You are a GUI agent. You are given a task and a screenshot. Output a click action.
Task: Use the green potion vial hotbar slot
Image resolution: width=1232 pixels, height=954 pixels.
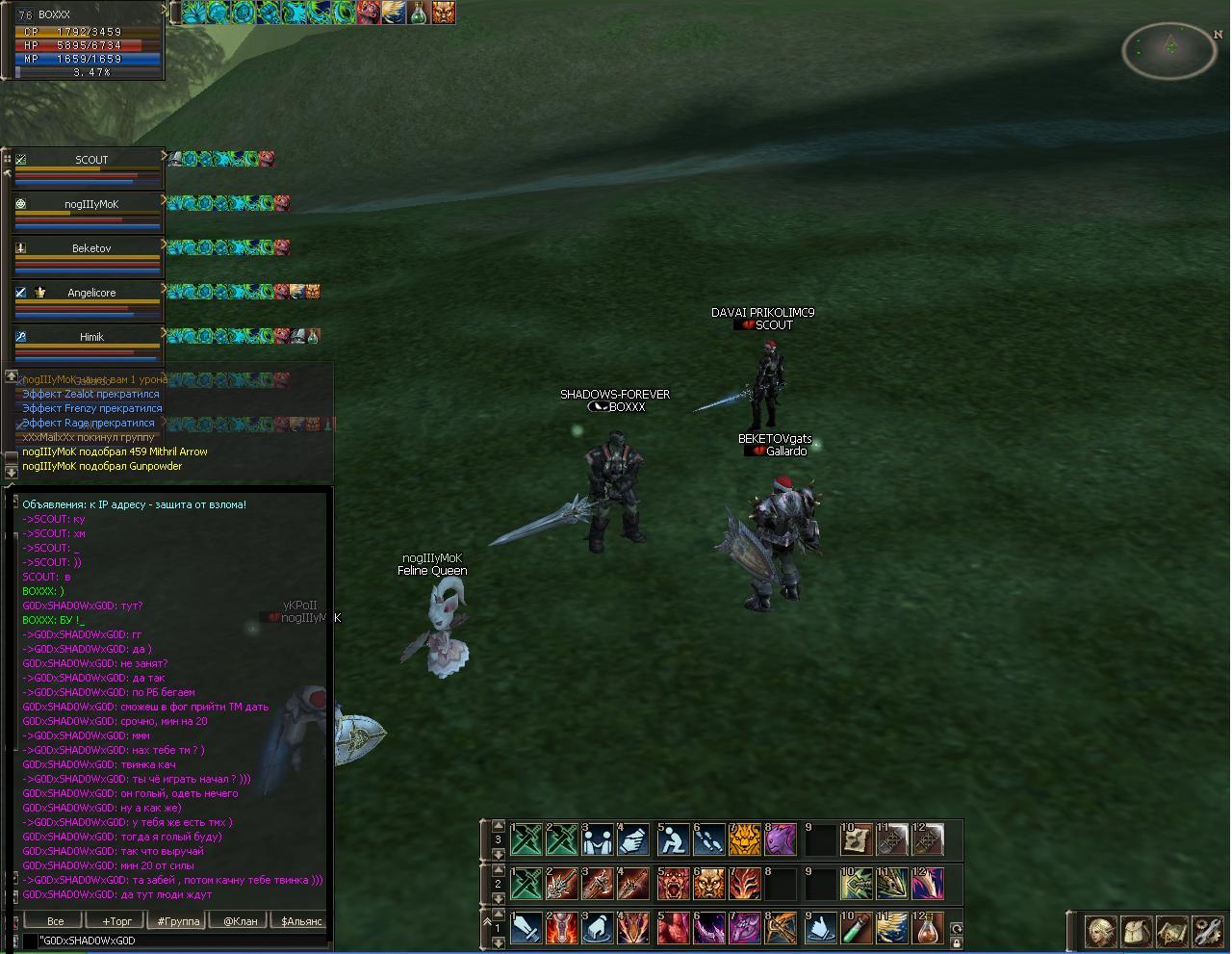pyautogui.click(x=855, y=929)
